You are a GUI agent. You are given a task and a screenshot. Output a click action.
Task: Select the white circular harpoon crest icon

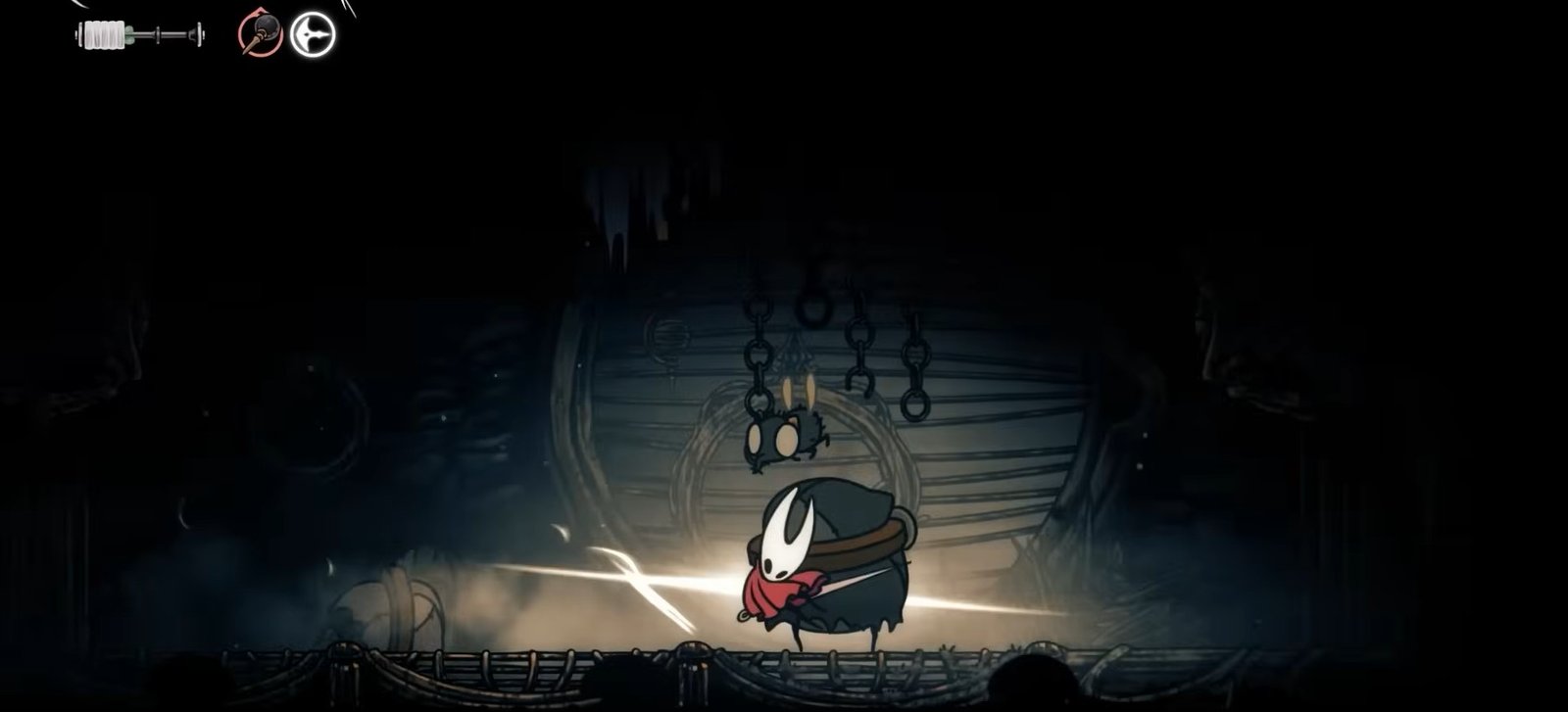[x=311, y=34]
